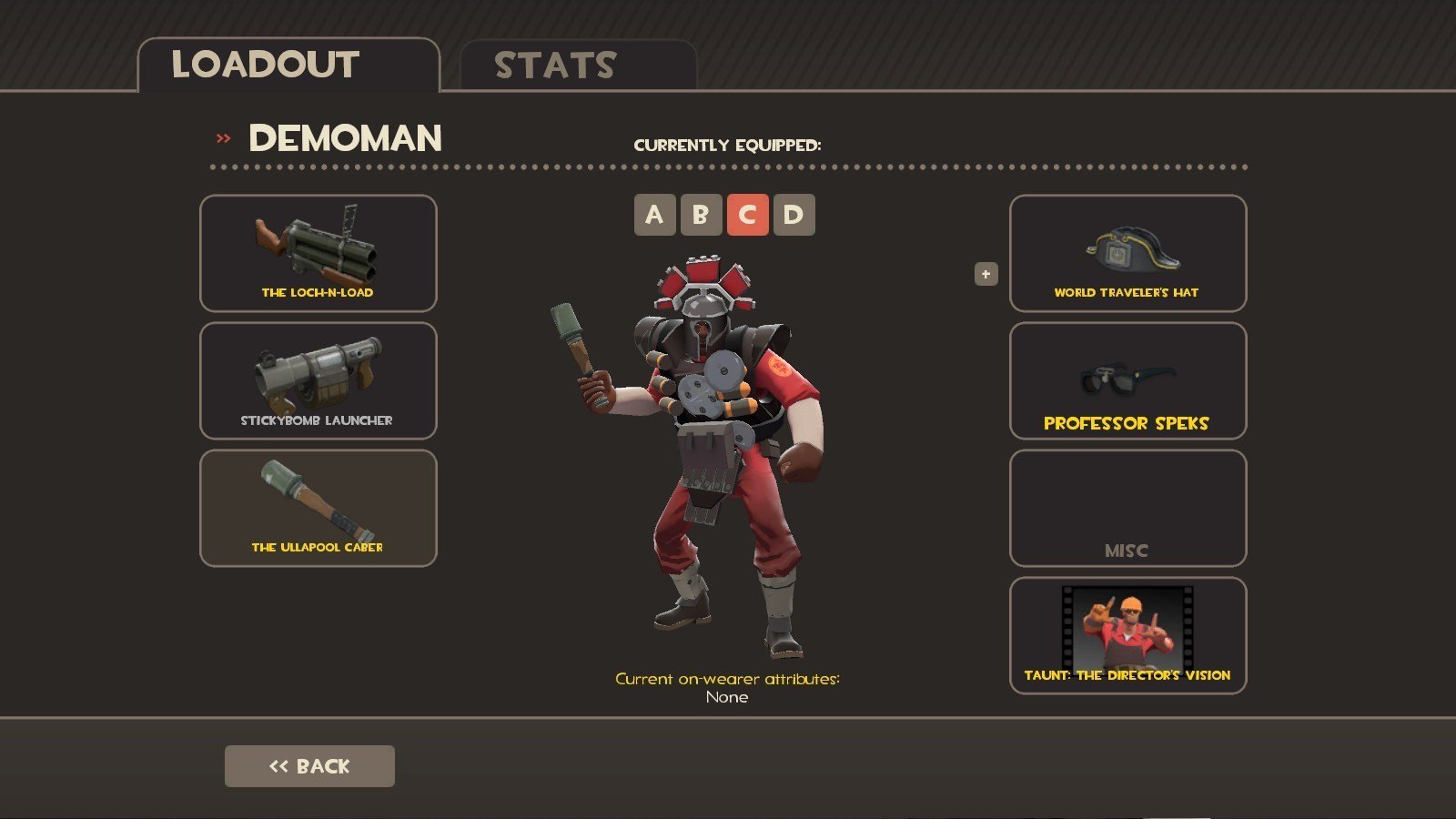The height and width of the screenshot is (819, 1456).
Task: Select loadout preset A
Action: pyautogui.click(x=654, y=215)
